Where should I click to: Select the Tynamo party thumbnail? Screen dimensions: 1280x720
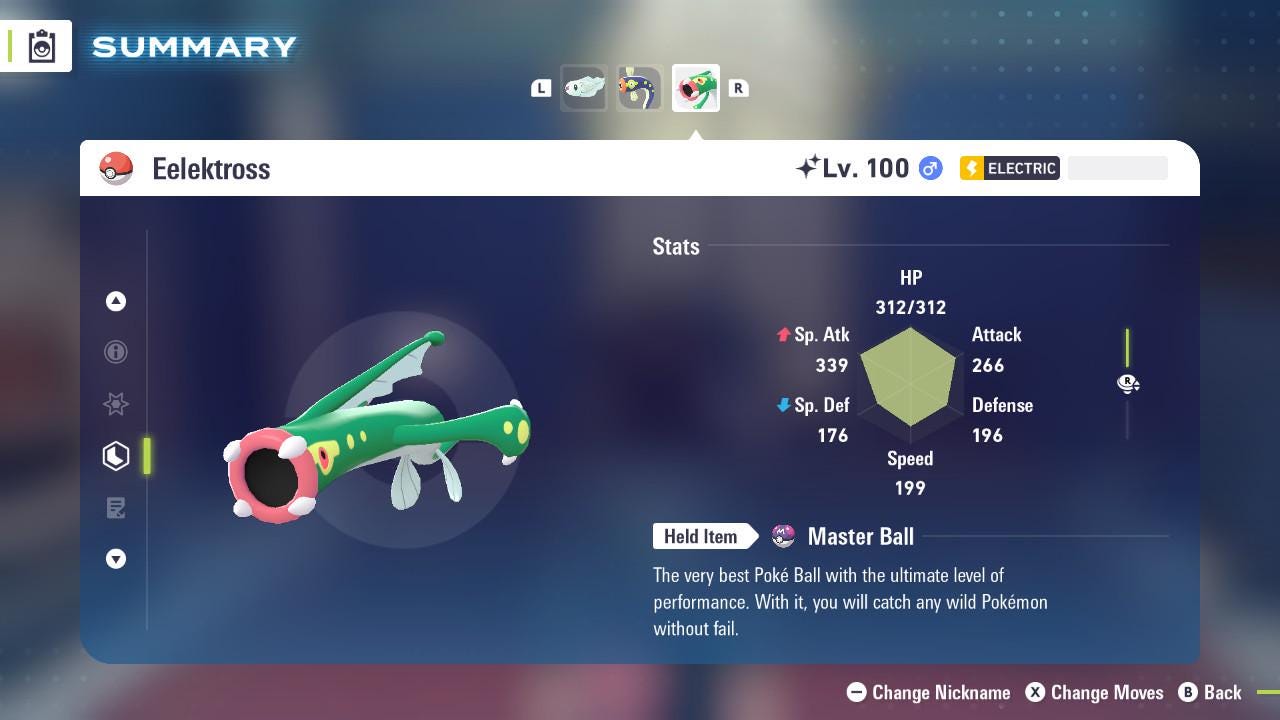tap(584, 88)
